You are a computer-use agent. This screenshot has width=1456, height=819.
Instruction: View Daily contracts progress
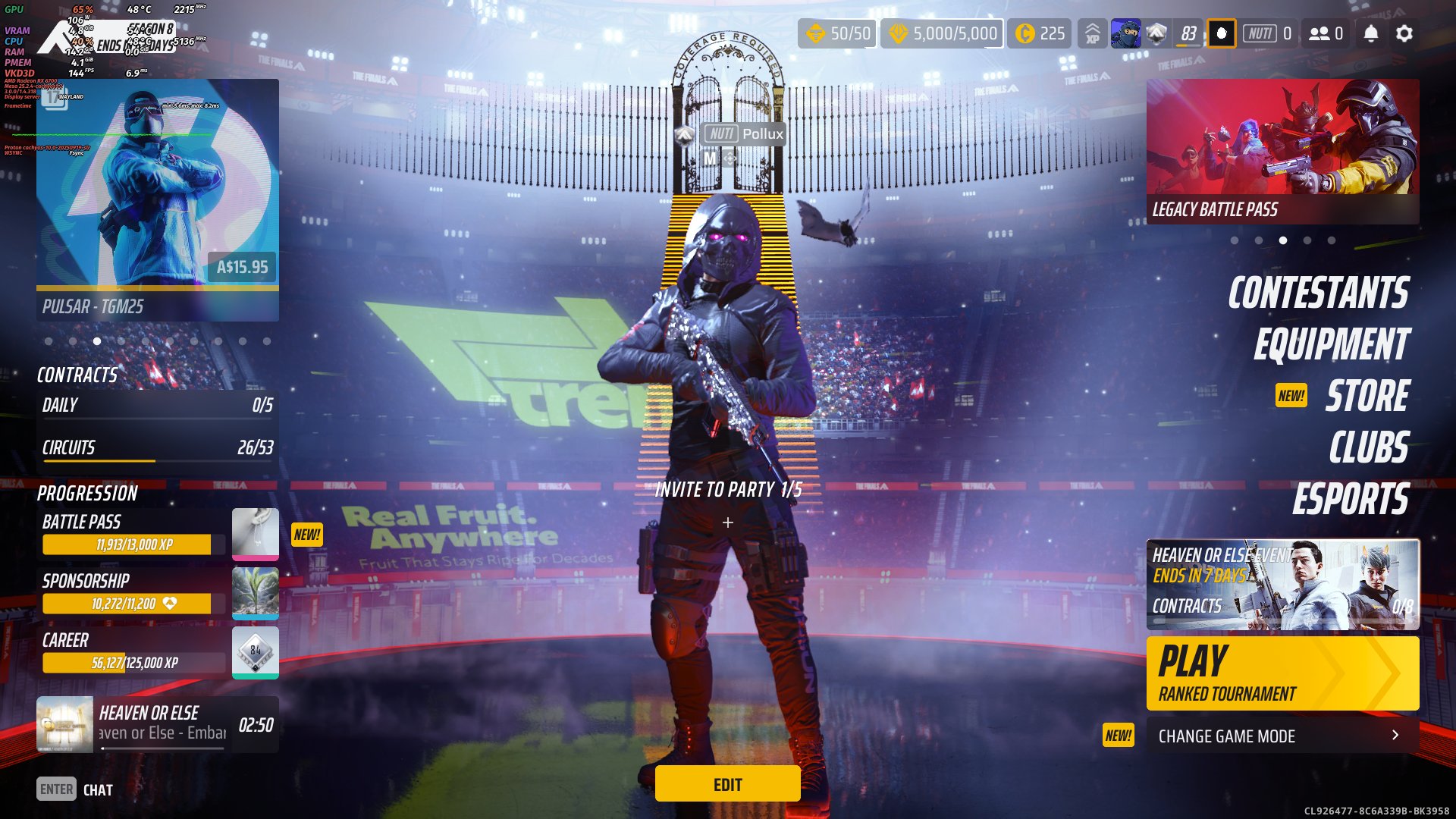click(x=157, y=406)
